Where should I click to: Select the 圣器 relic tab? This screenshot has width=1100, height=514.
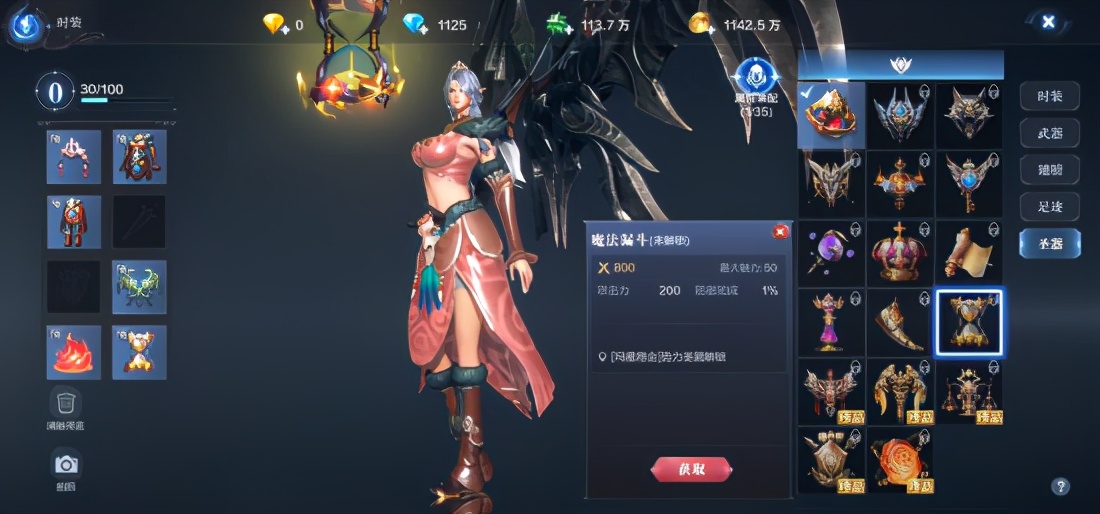[x=1049, y=243]
